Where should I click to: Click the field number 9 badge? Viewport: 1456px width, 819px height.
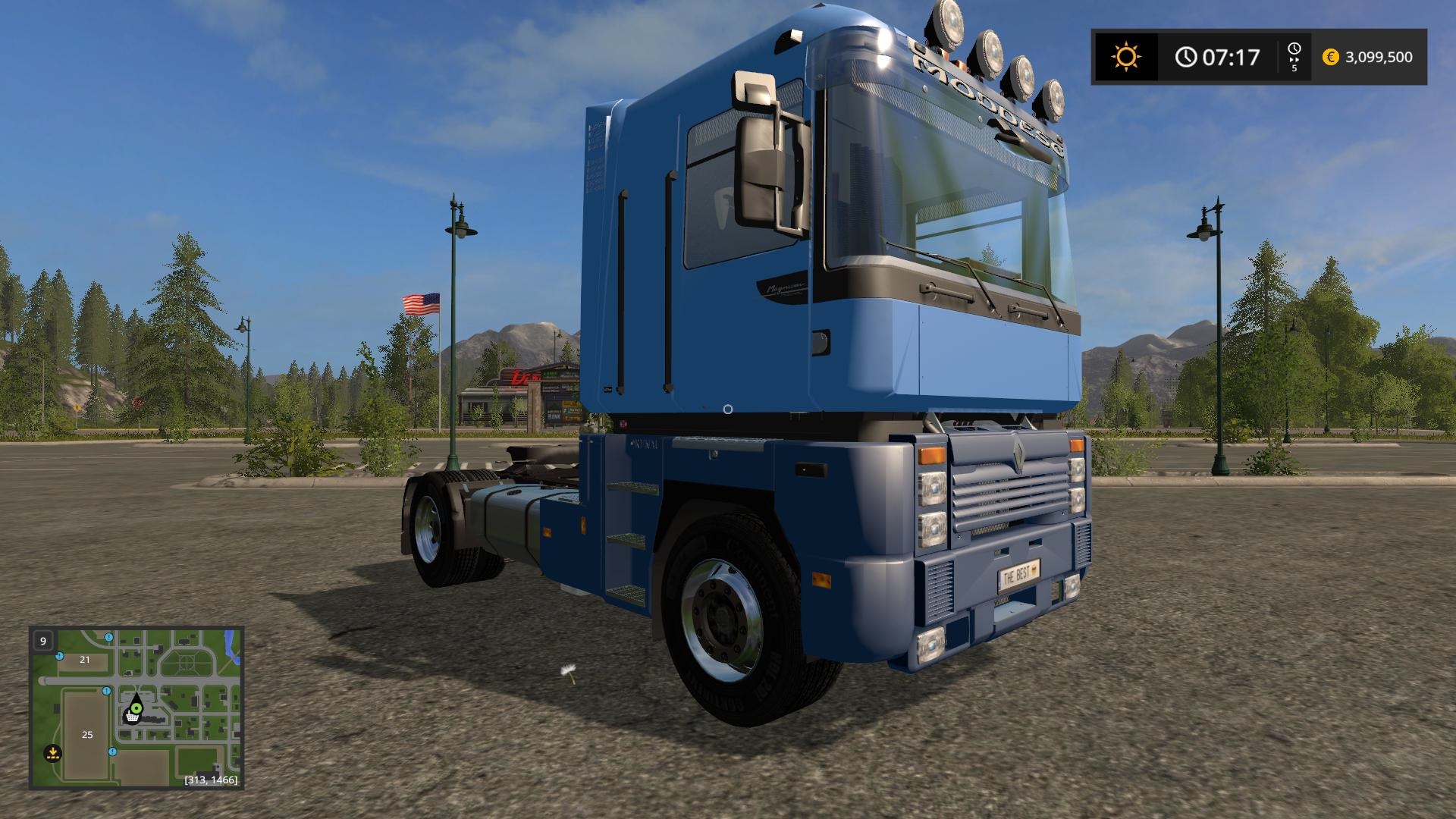click(43, 641)
